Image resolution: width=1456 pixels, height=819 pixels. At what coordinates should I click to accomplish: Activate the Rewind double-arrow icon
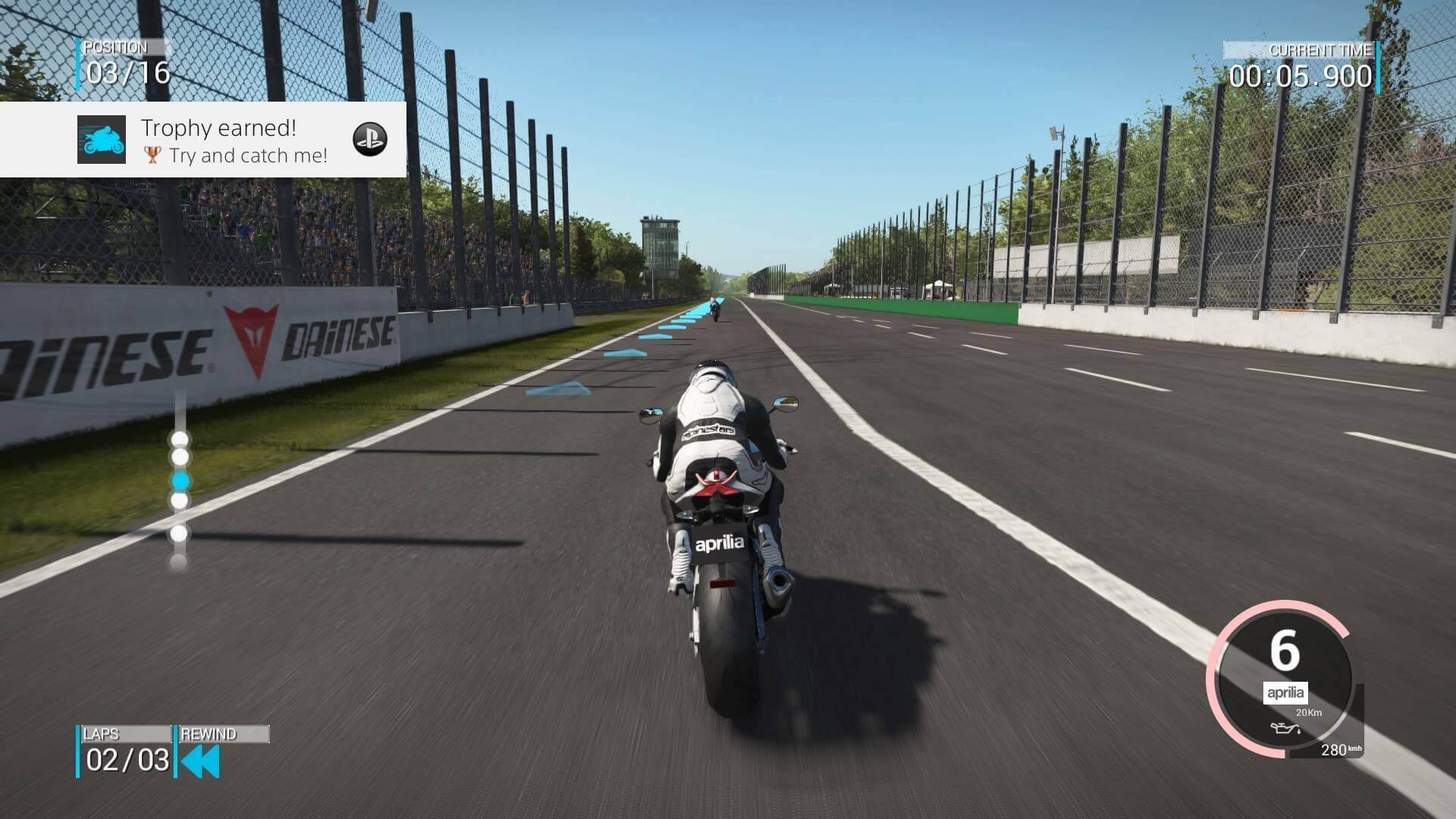point(201,761)
